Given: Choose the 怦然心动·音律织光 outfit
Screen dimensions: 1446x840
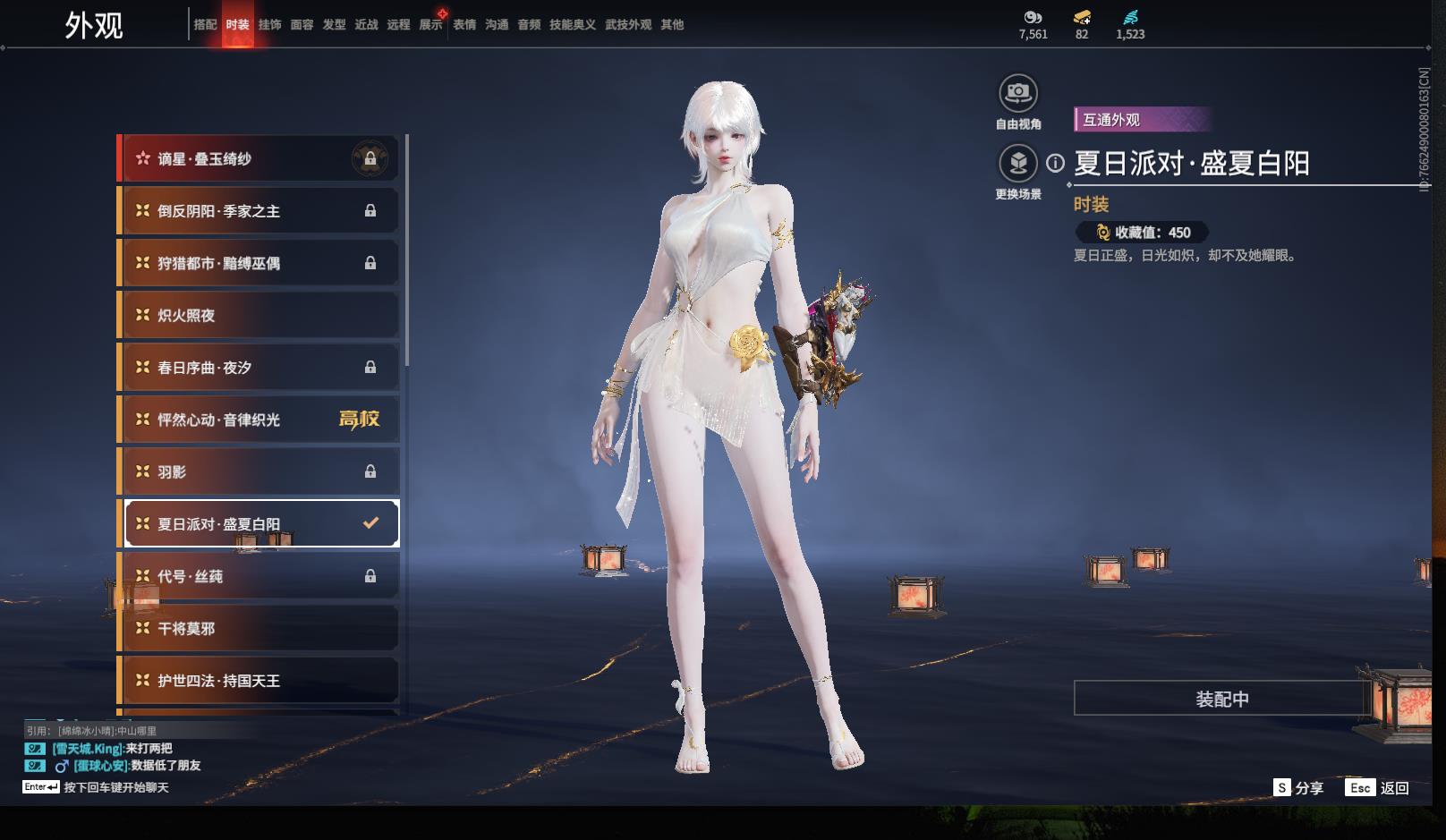Looking at the screenshot, I should [x=259, y=420].
